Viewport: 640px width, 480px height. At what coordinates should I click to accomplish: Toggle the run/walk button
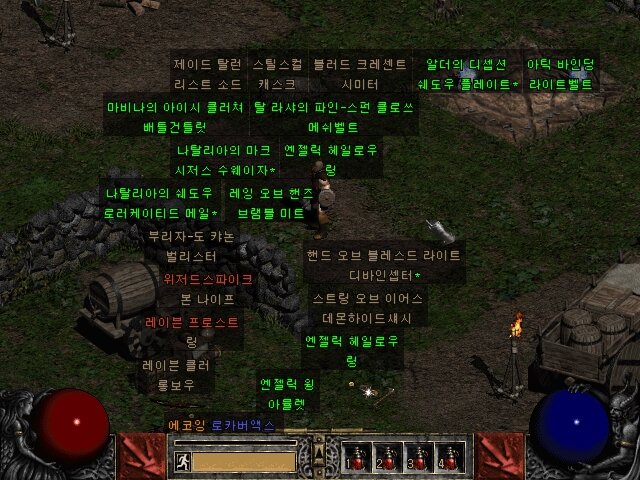pyautogui.click(x=182, y=461)
